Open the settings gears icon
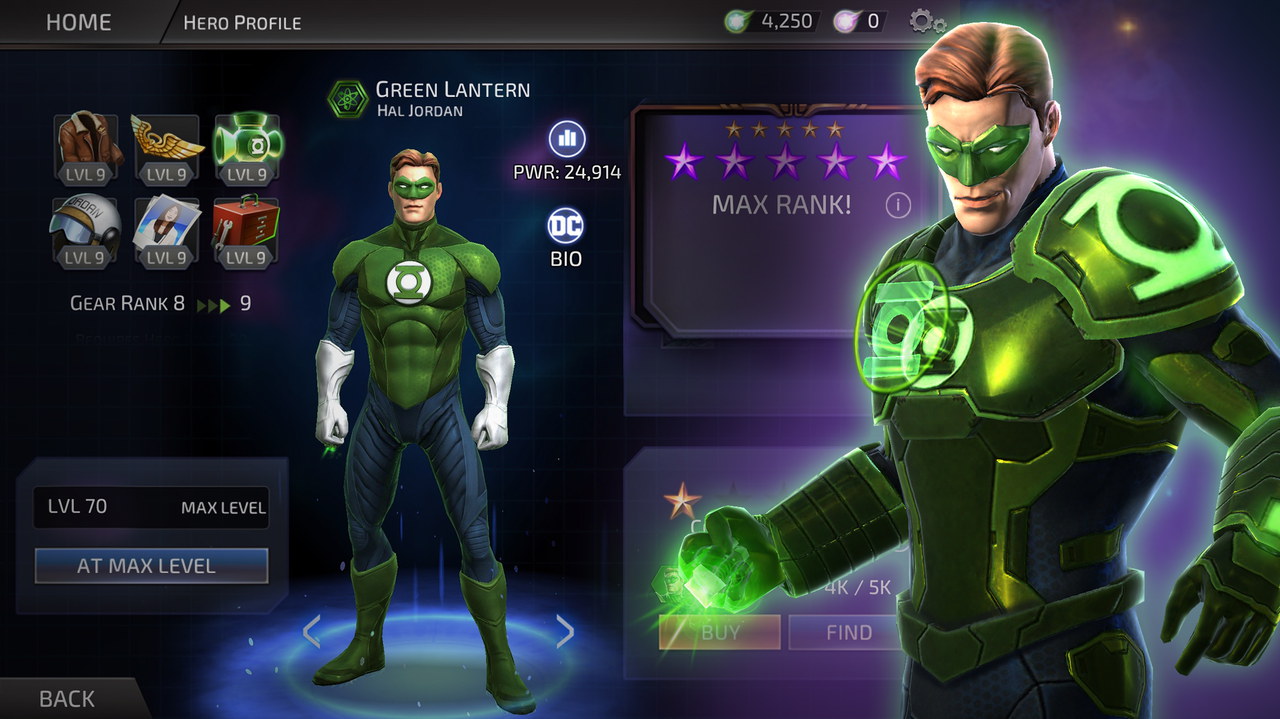1280x719 pixels. coord(926,21)
